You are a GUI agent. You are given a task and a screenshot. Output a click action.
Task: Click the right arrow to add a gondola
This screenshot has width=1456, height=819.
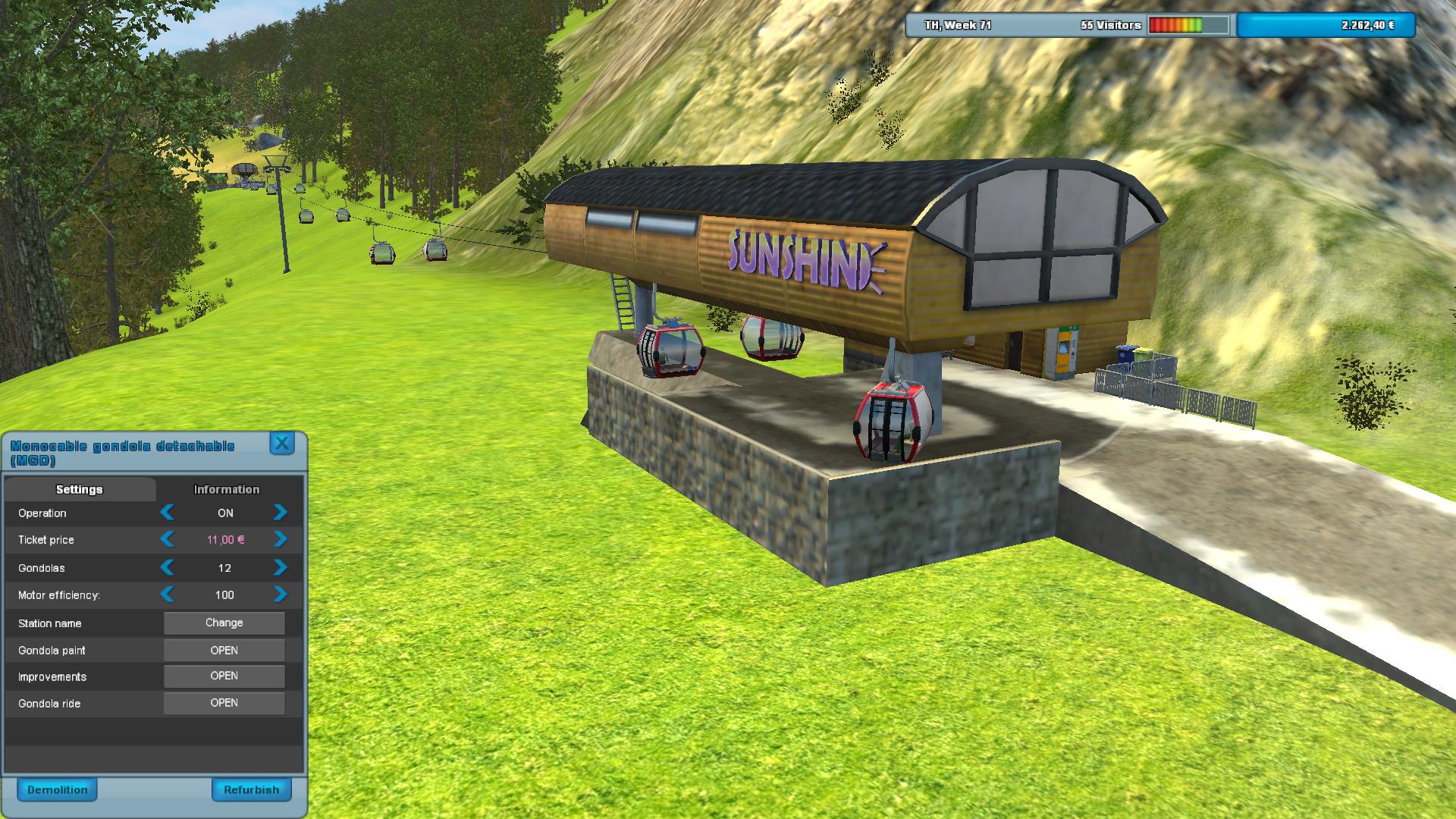pos(280,567)
